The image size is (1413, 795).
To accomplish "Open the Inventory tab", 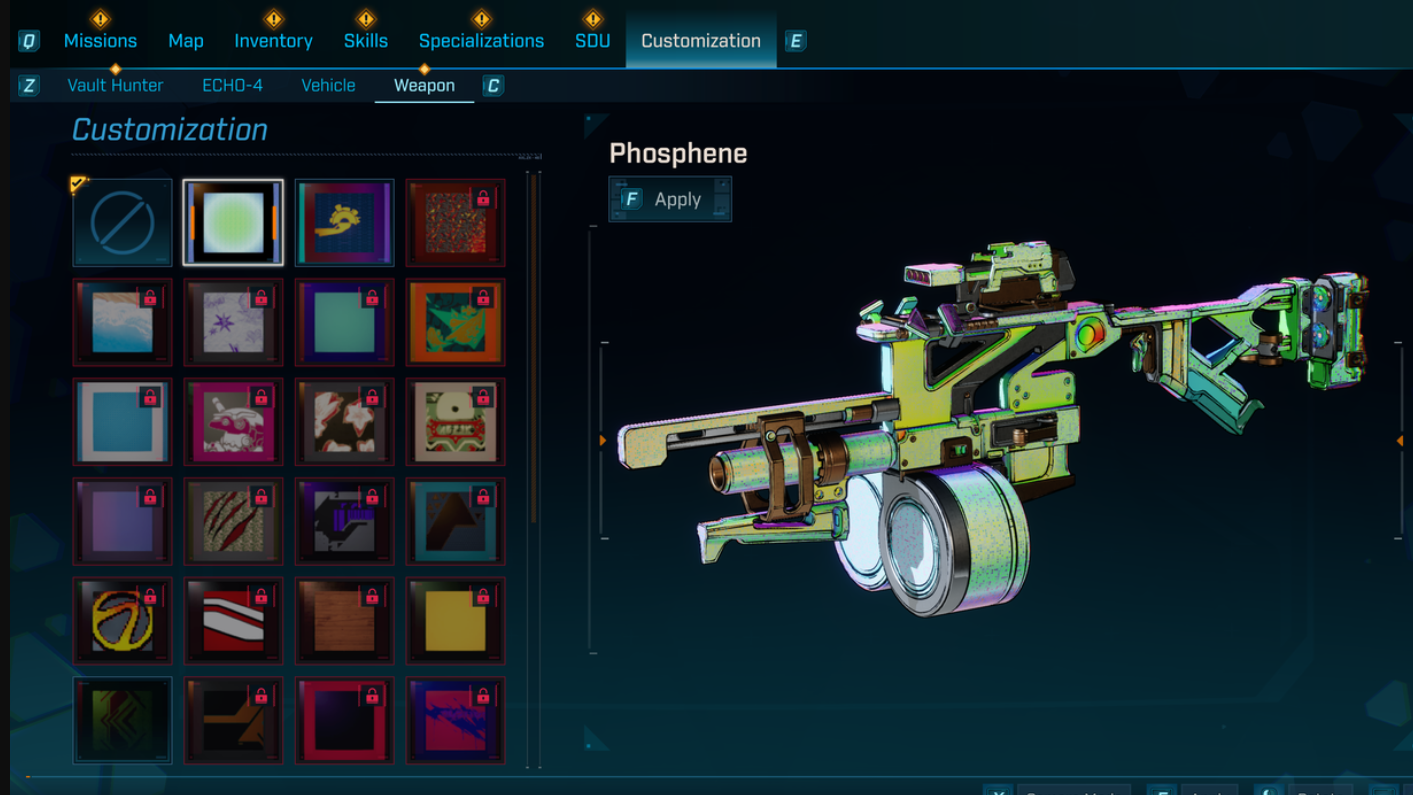I will click(273, 41).
